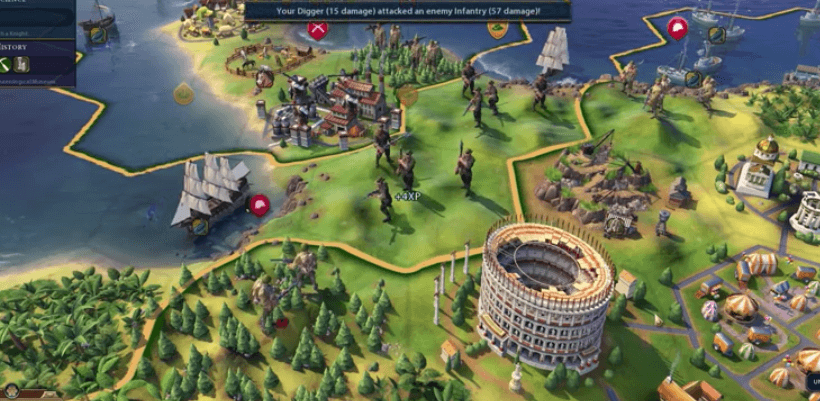
Task: Select the yellow shield unit flag below the banner
Action: [497, 29]
